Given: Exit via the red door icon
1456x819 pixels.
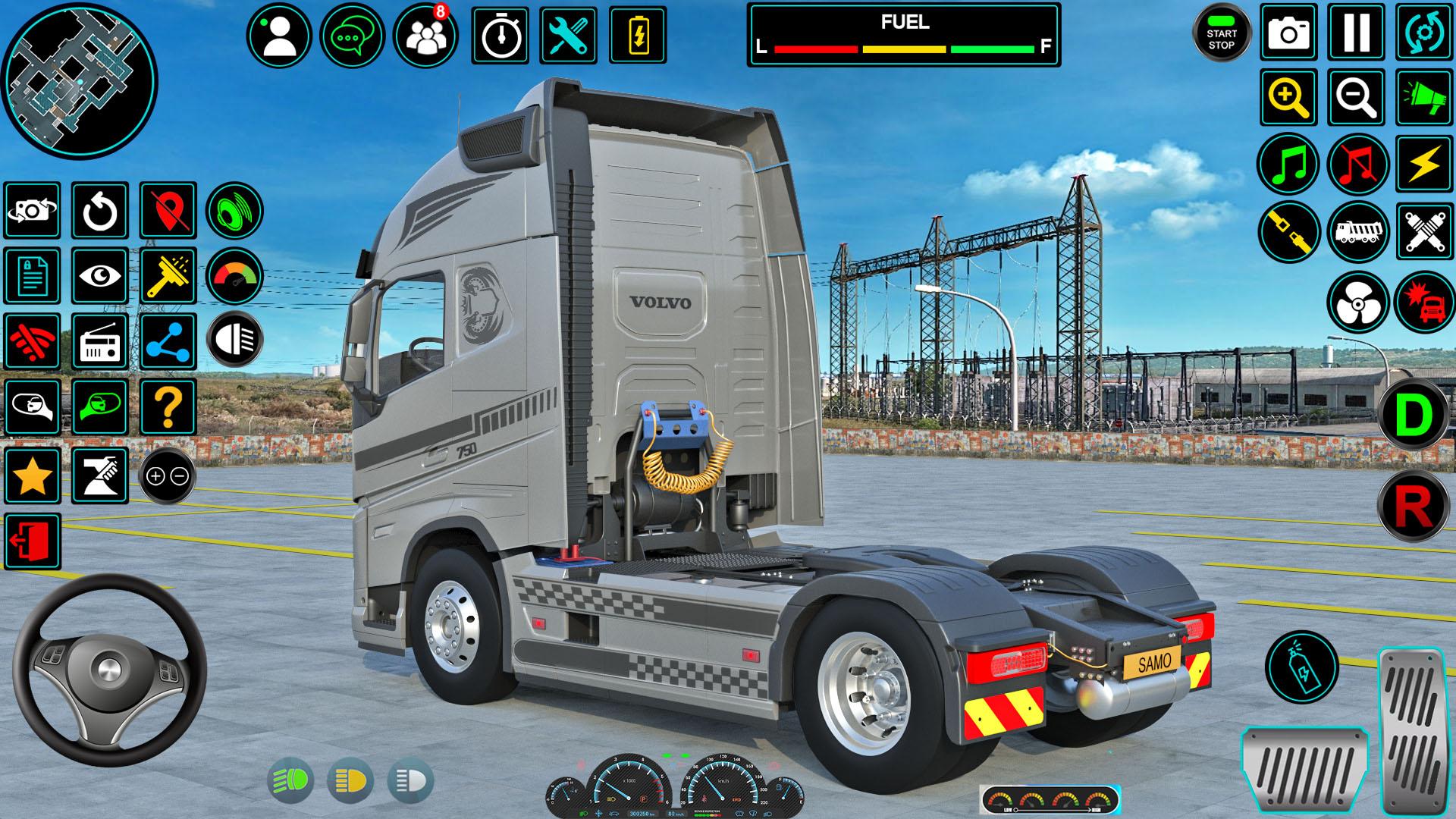Looking at the screenshot, I should [x=33, y=541].
